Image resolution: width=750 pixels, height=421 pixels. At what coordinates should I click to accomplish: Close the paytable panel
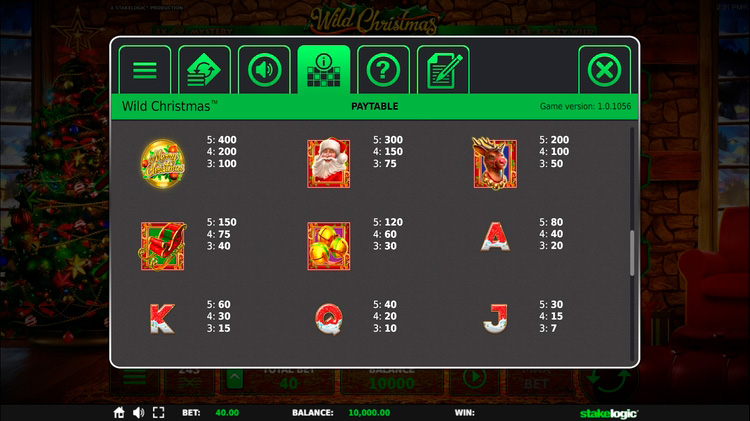[x=604, y=70]
